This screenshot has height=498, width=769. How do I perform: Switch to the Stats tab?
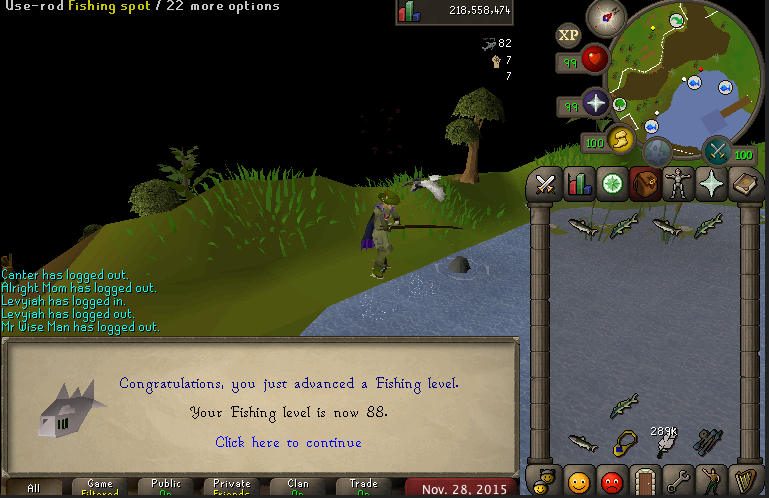[578, 184]
